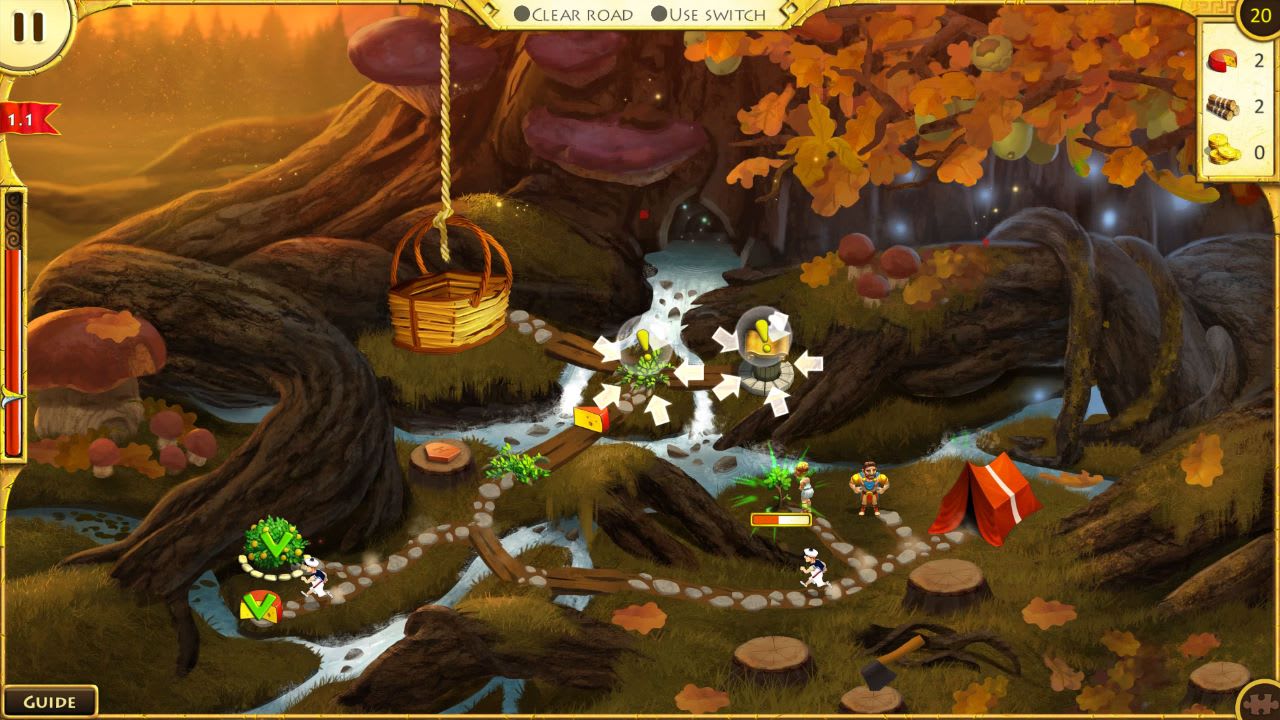Mark the Clear Road objective circle
This screenshot has width=1280, height=720.
click(522, 14)
